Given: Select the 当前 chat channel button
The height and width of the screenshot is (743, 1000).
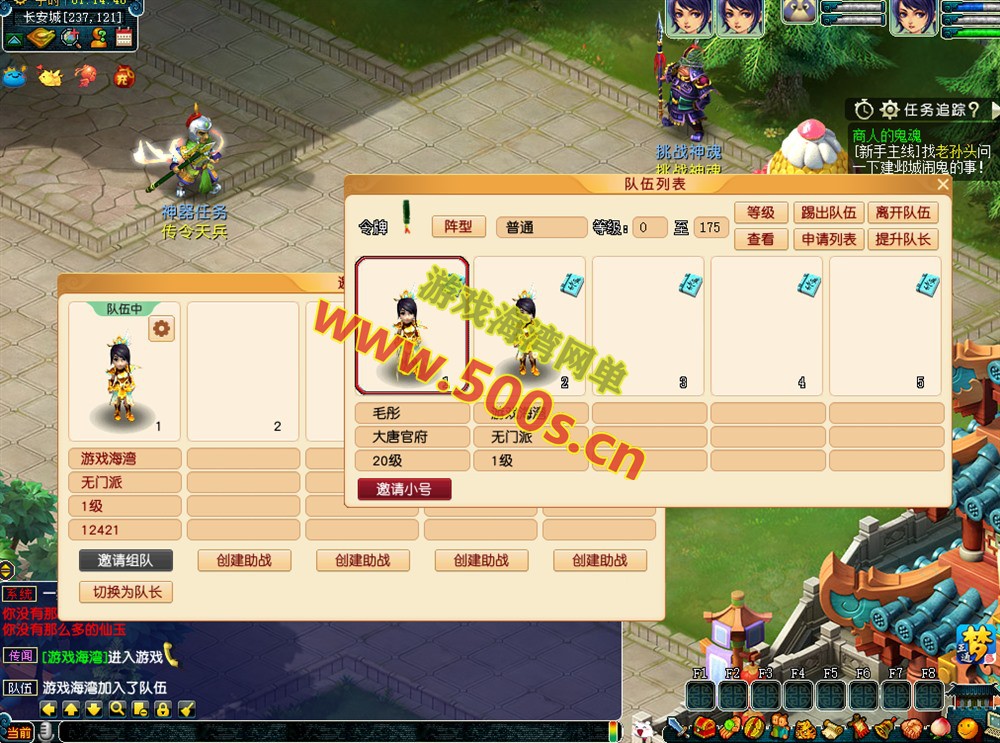Looking at the screenshot, I should (17, 733).
